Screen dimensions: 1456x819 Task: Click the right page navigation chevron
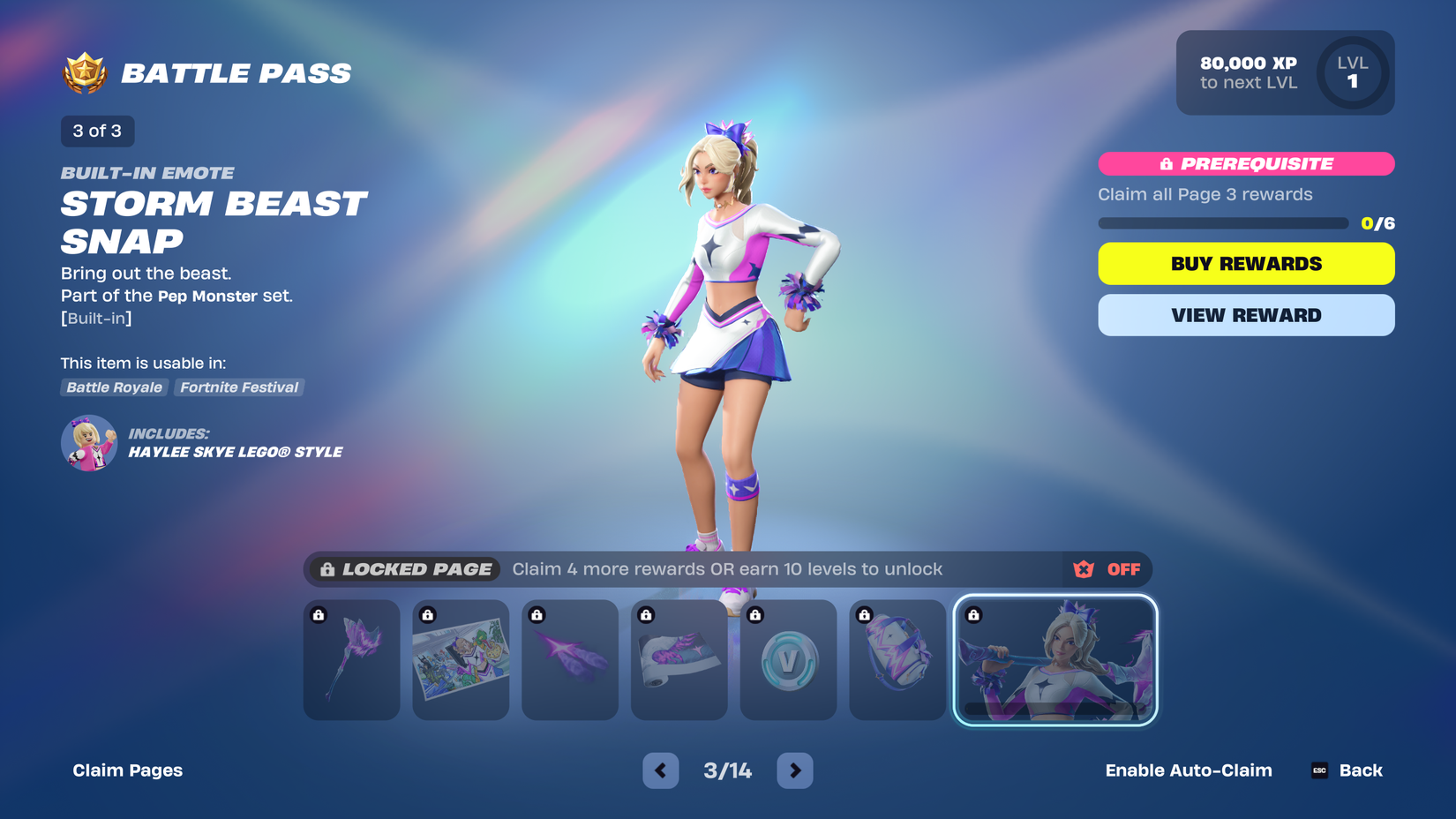coord(794,770)
